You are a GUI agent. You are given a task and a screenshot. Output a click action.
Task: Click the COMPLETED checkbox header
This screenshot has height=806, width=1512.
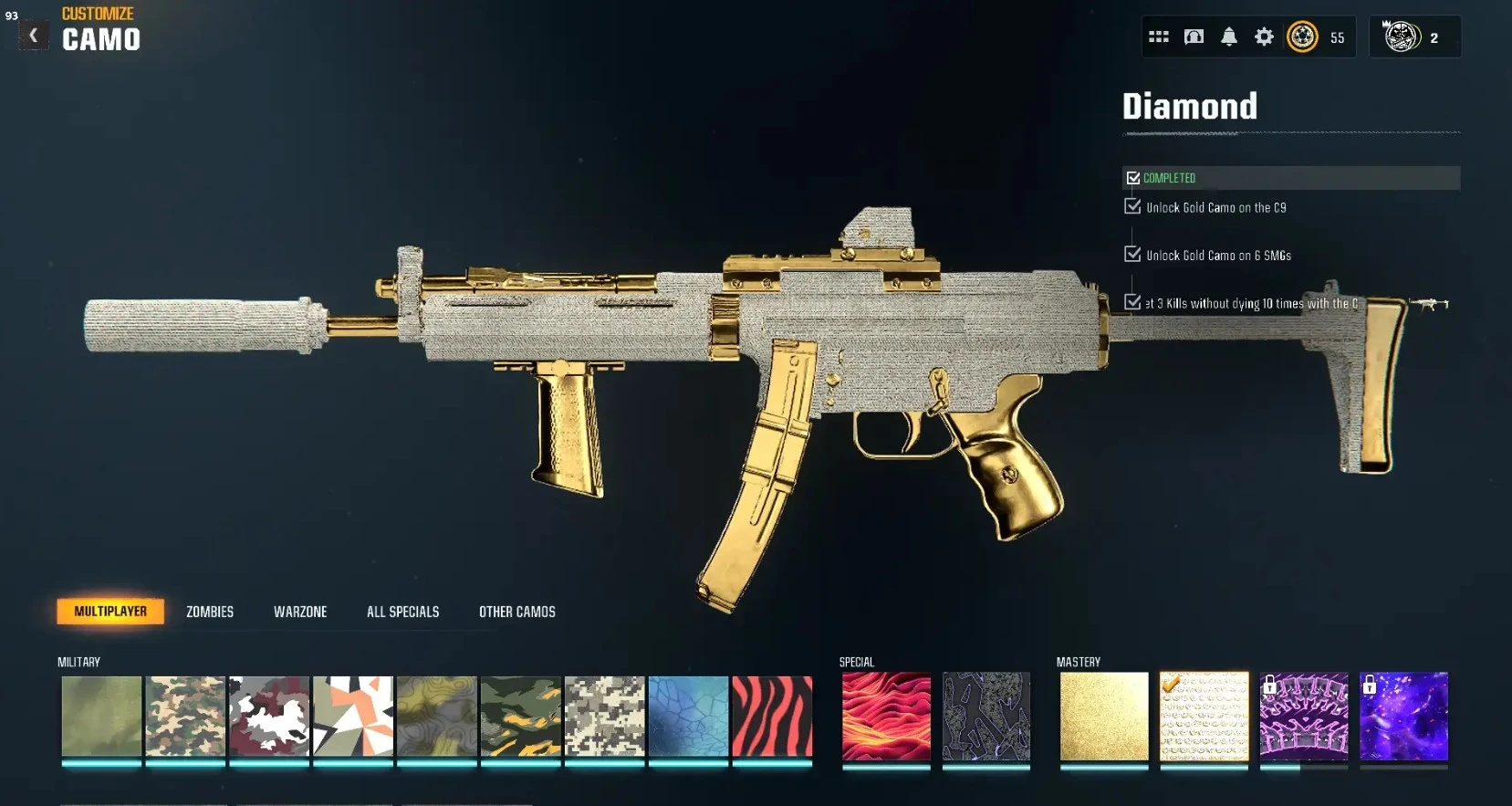pyautogui.click(x=1134, y=177)
